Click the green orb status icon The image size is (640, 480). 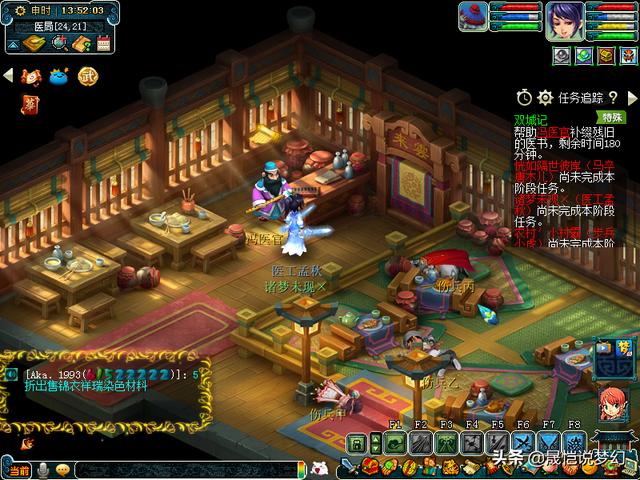click(583, 55)
